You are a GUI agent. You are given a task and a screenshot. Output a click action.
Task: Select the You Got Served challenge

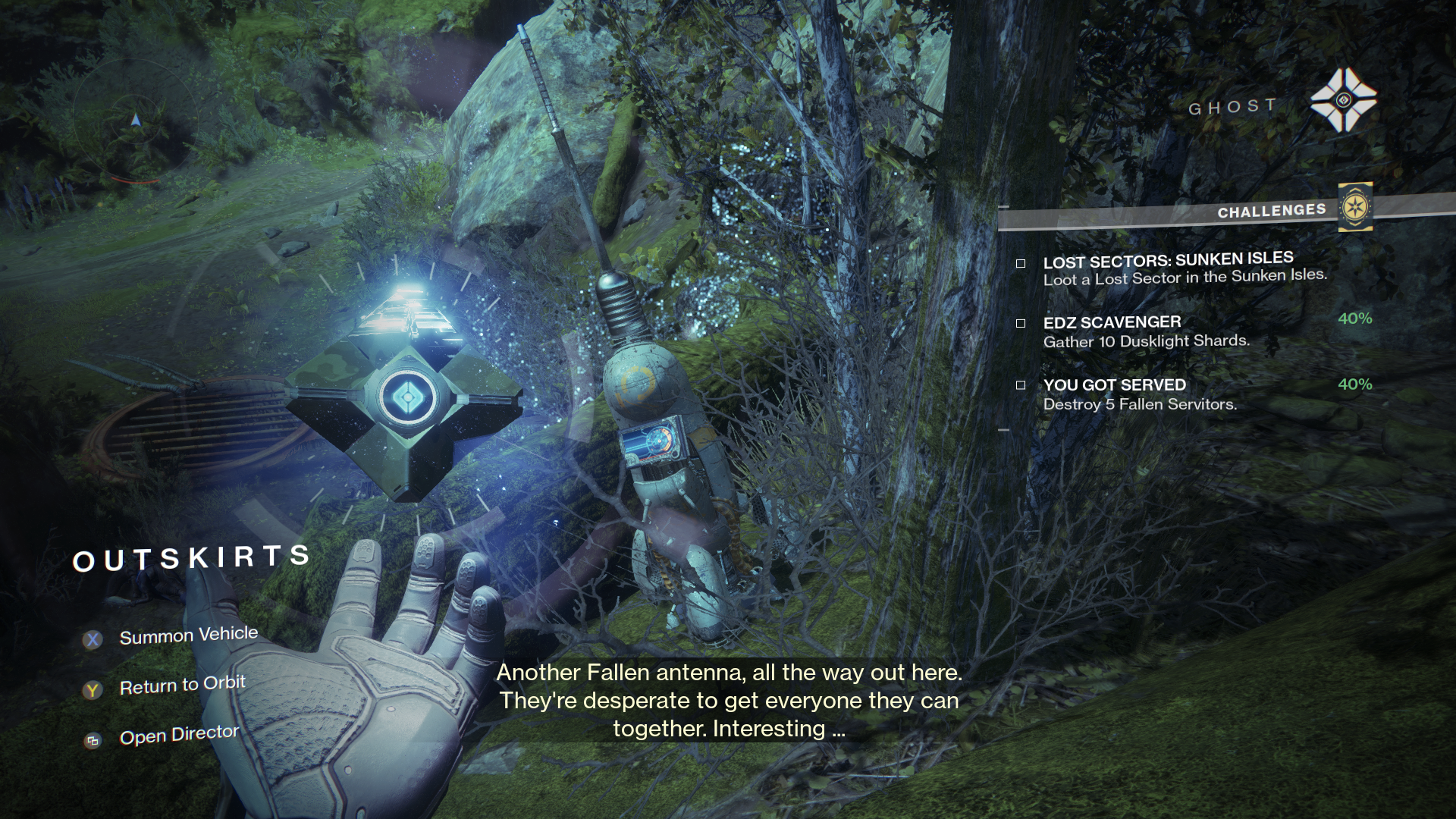[1139, 394]
